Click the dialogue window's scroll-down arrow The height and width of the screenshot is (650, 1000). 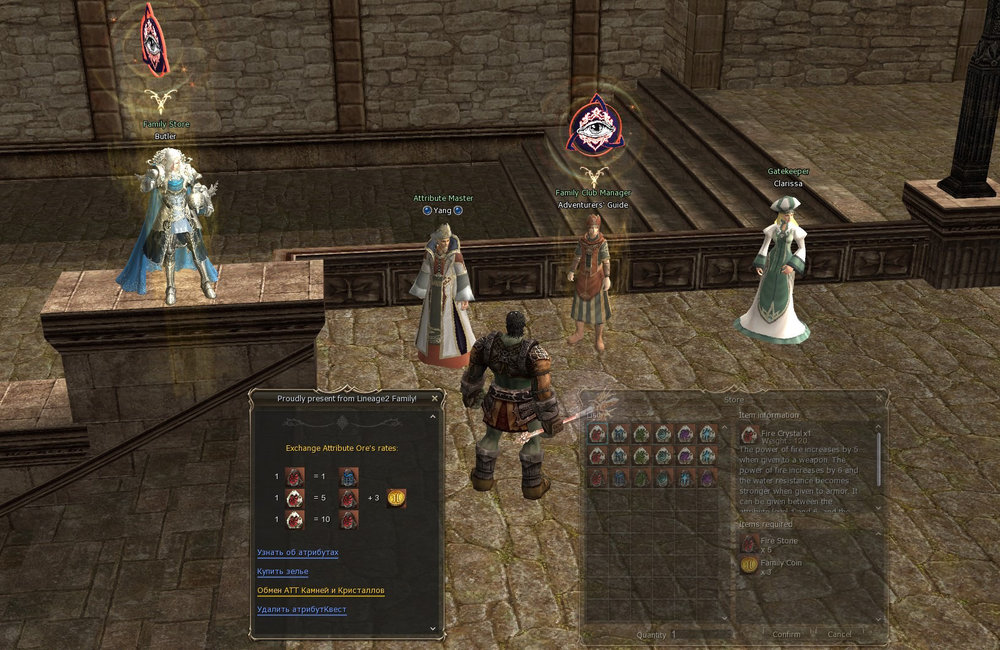(435, 628)
